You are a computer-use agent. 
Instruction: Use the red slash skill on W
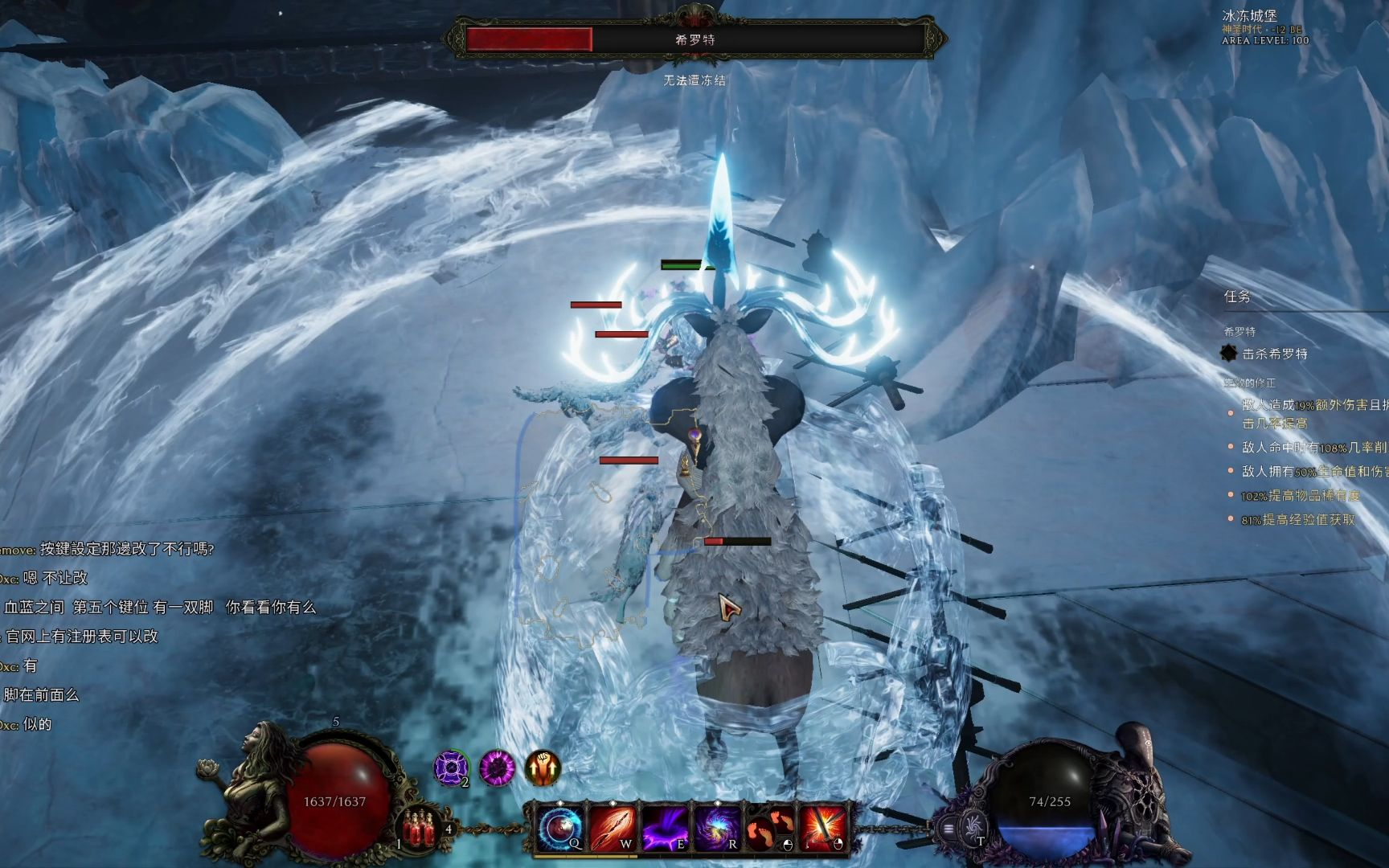click(613, 828)
